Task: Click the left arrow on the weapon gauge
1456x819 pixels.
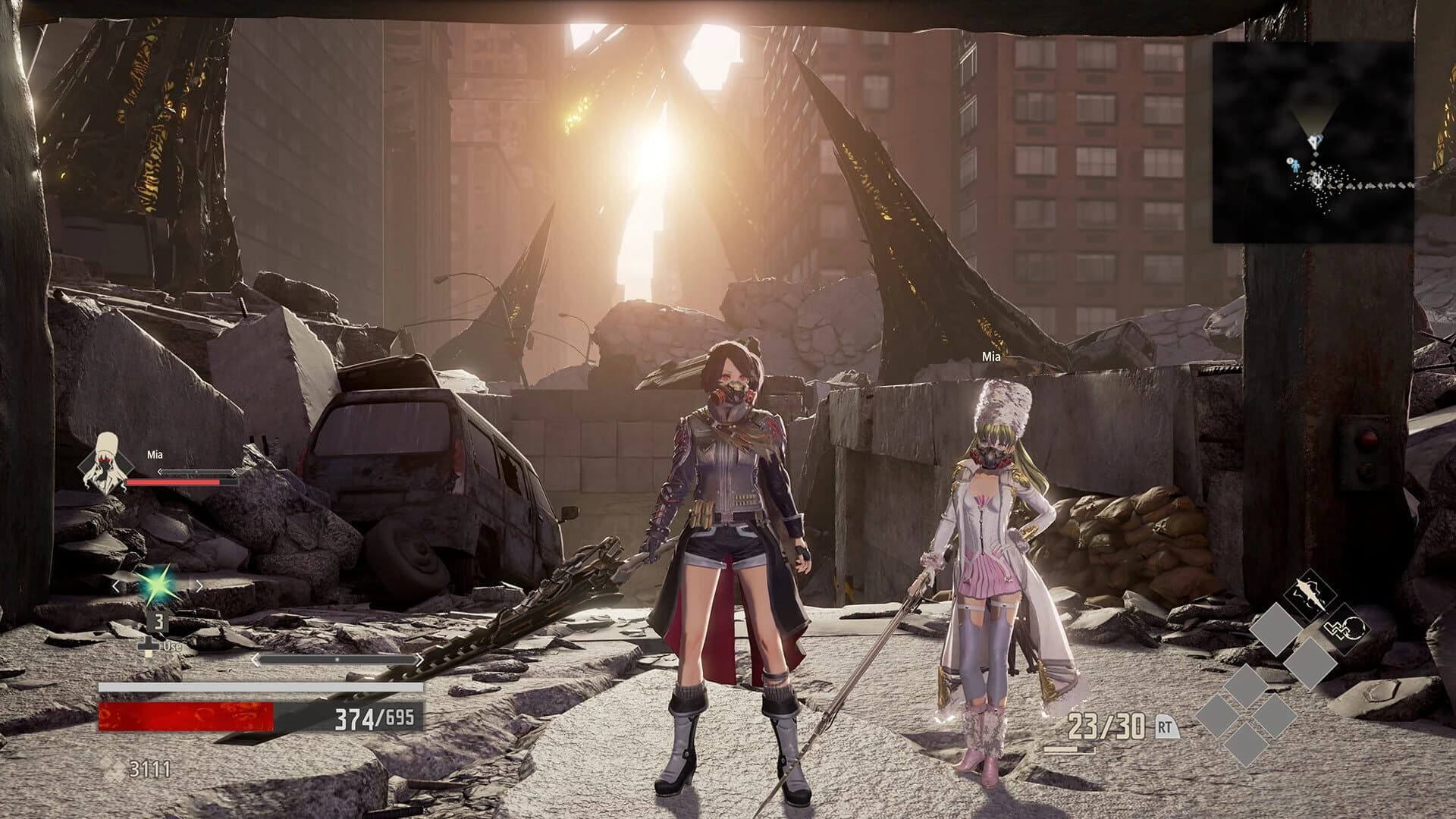Action: [x=256, y=659]
